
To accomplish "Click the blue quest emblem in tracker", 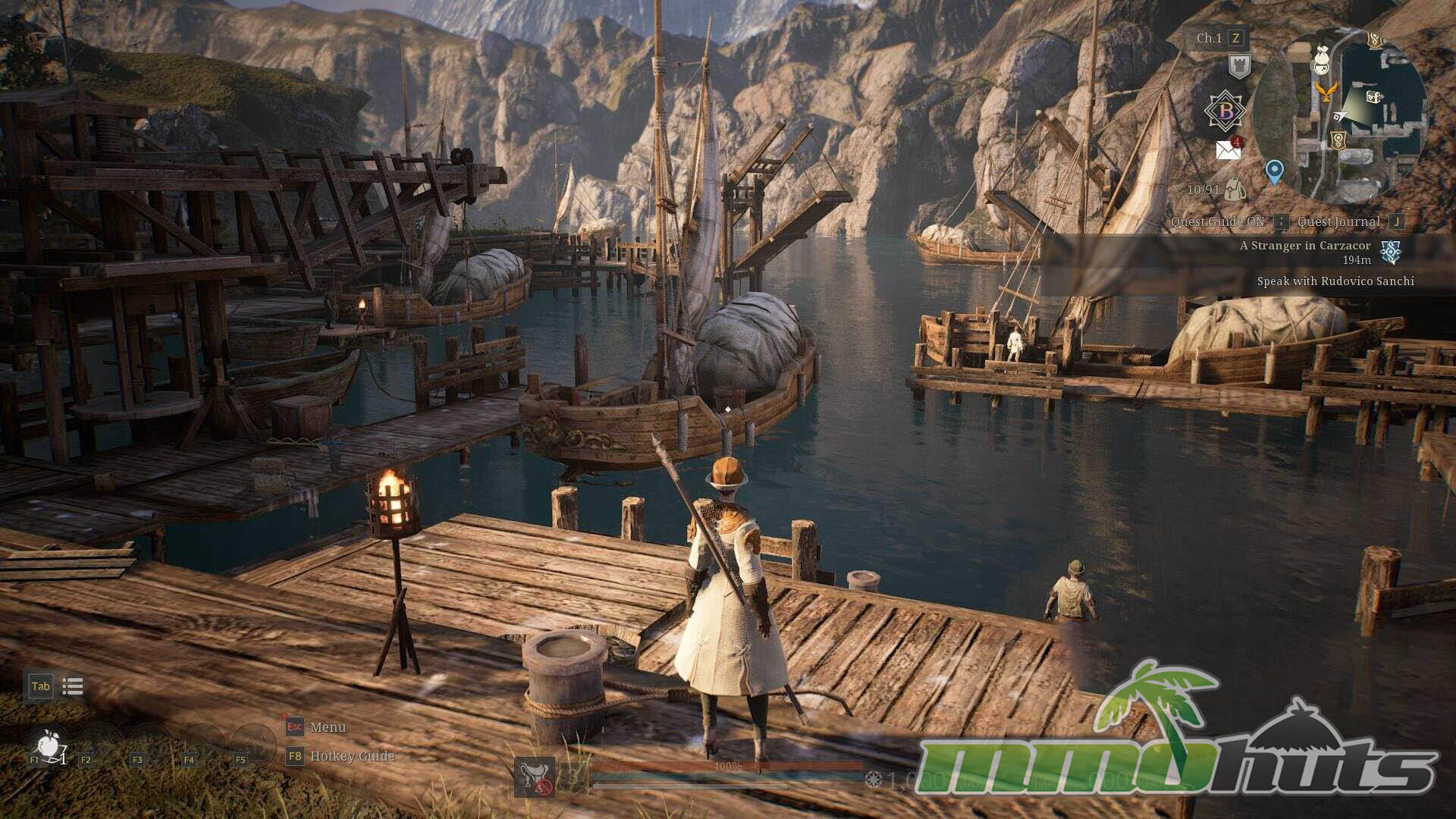I will pyautogui.click(x=1391, y=252).
